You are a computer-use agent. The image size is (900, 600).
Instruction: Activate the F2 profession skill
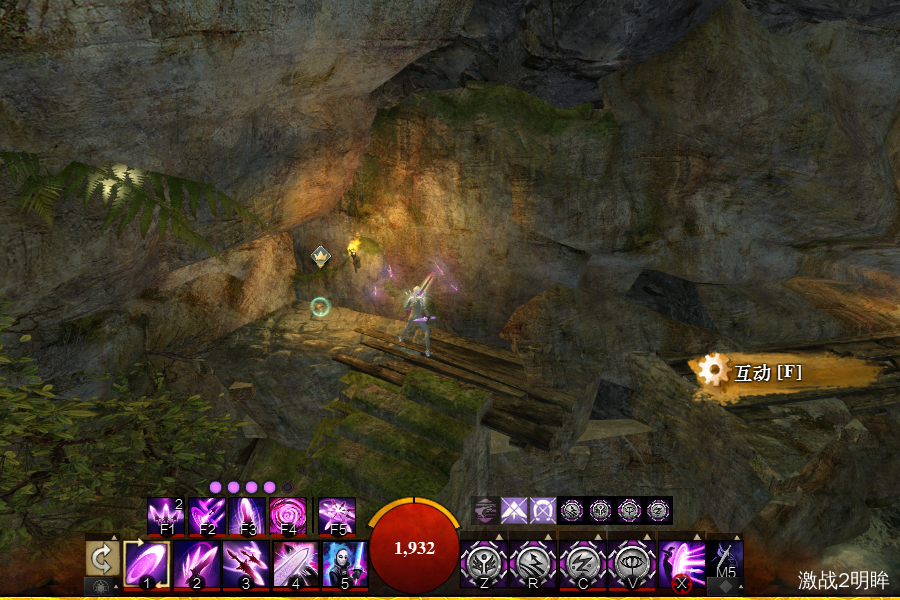click(x=206, y=516)
